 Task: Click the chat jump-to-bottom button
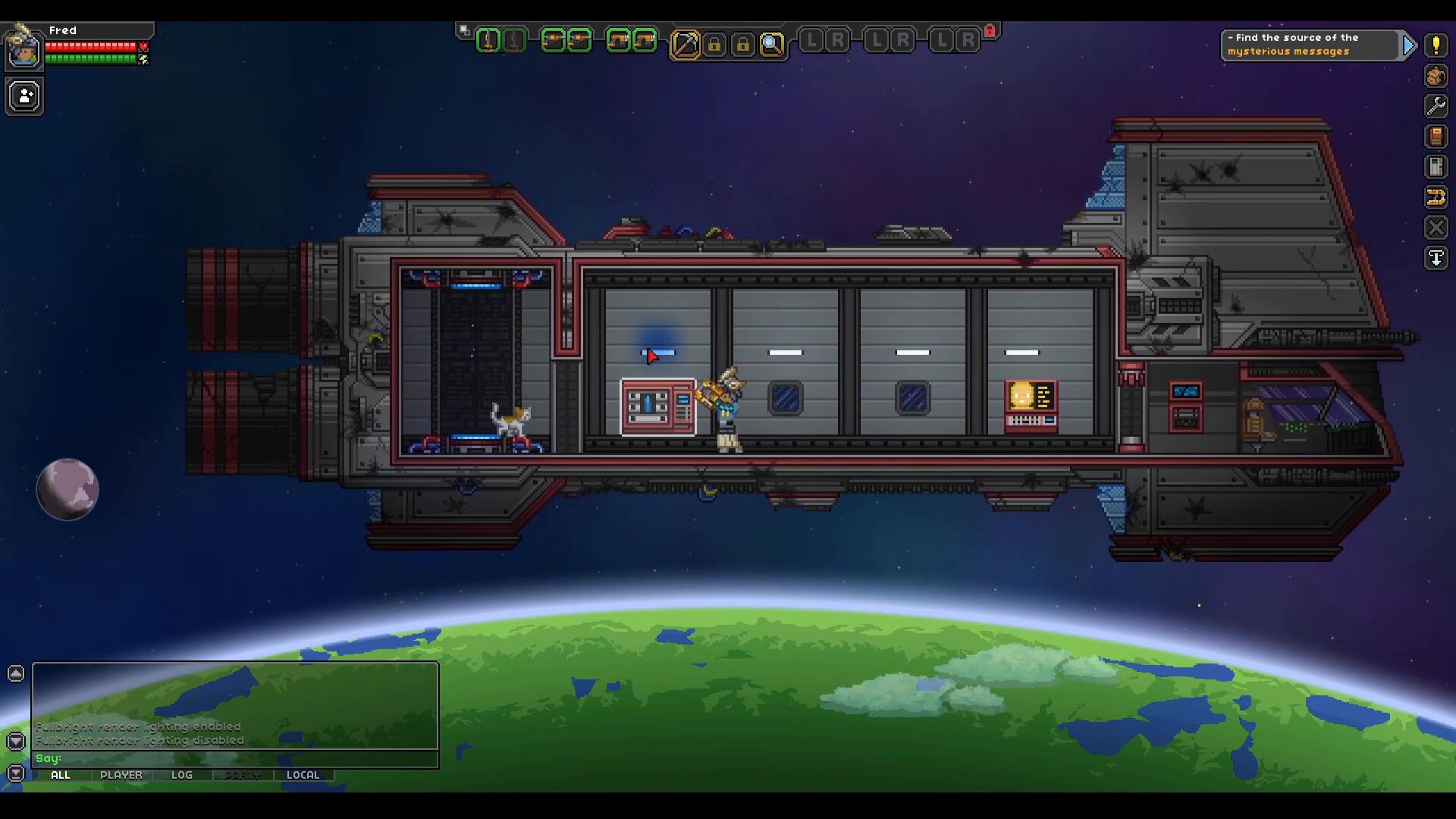click(16, 773)
